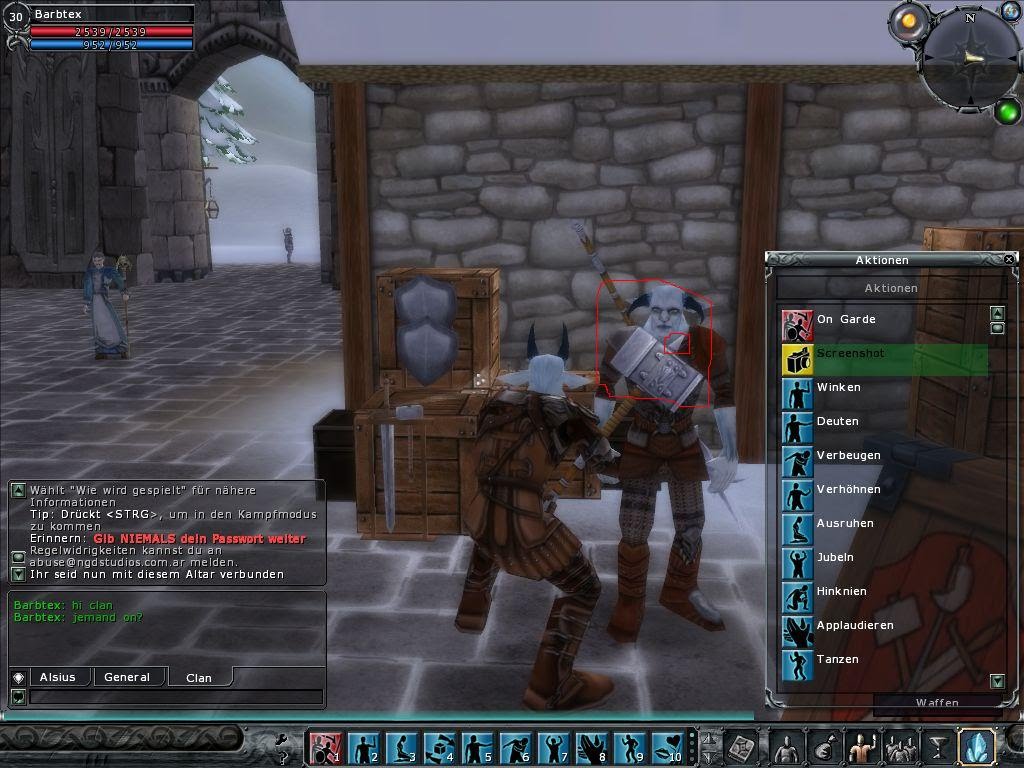Click the compass minimap
Image resolution: width=1024 pixels, height=768 pixels.
pos(968,60)
